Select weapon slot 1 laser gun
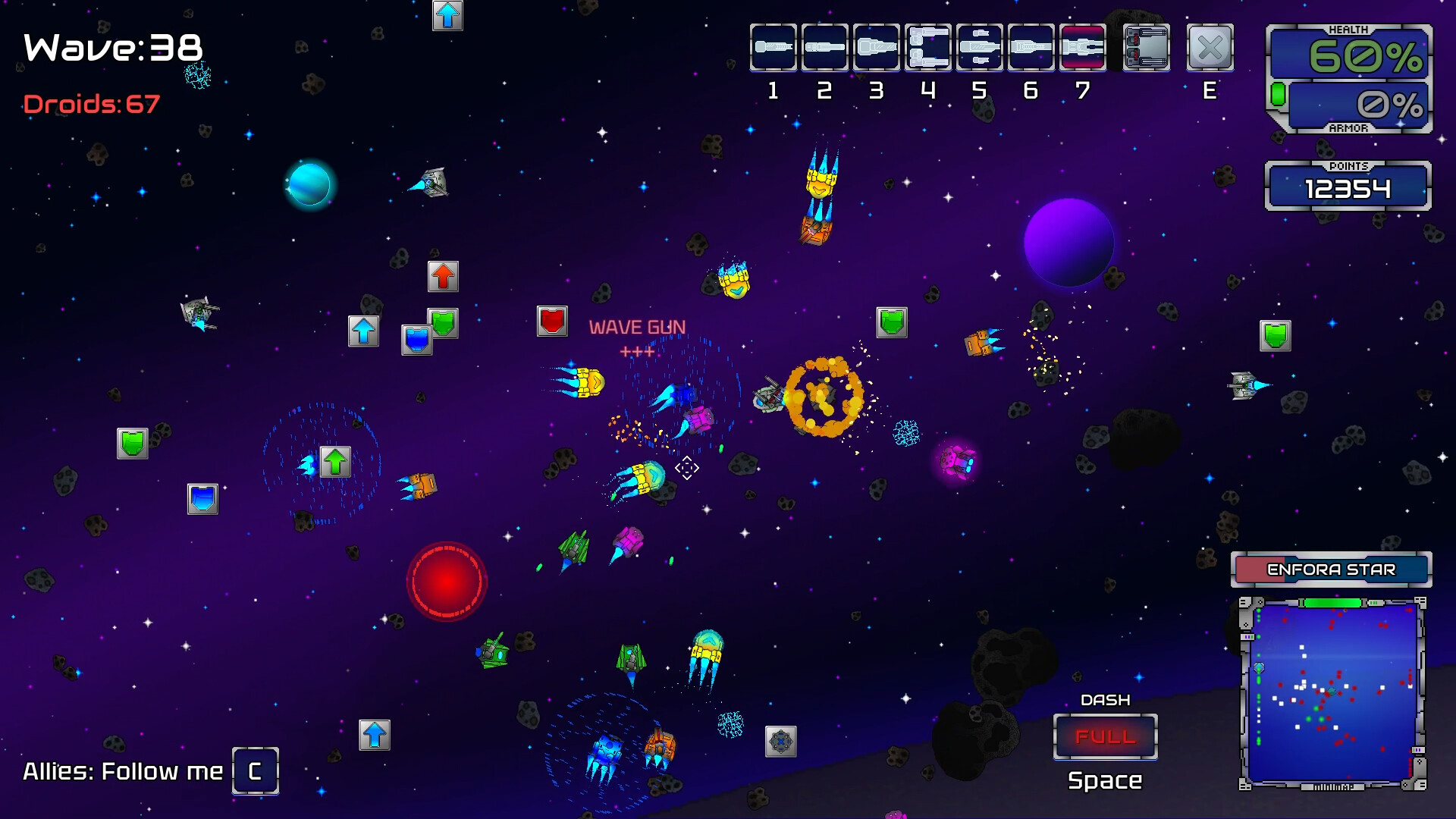Viewport: 1456px width, 819px height. coord(773,47)
